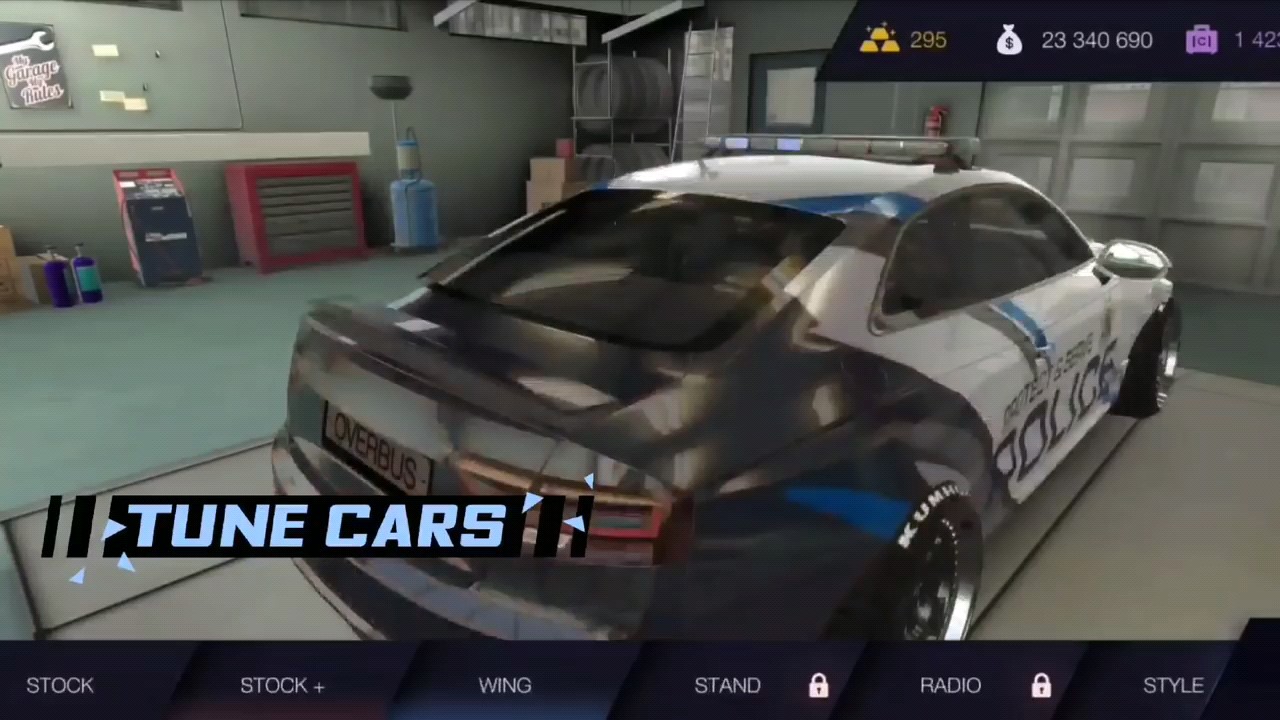The width and height of the screenshot is (1280, 720).
Task: Click the arrow icon beside TUNE CARS text
Action: point(117,527)
